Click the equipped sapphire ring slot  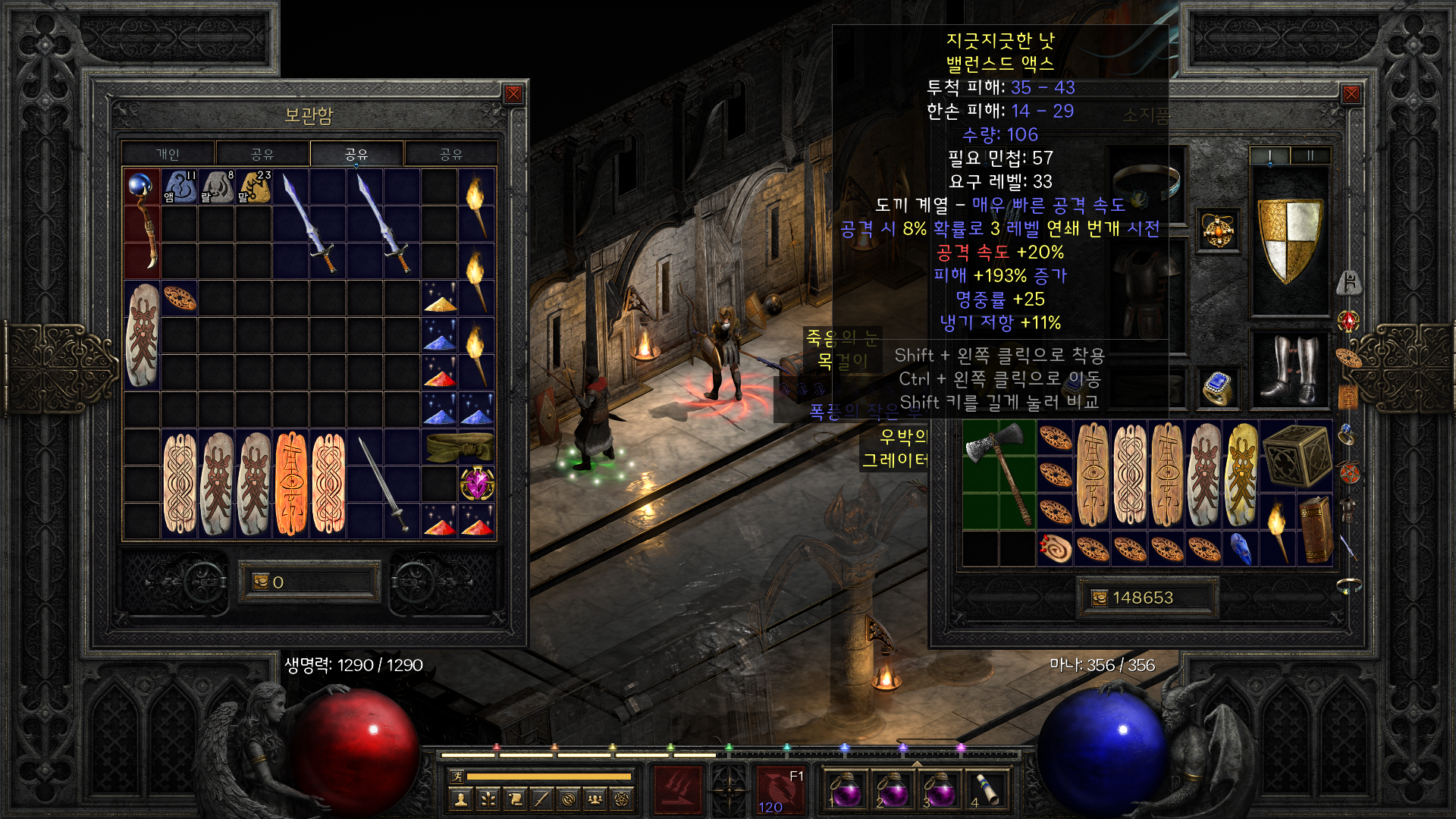pyautogui.click(x=1218, y=388)
